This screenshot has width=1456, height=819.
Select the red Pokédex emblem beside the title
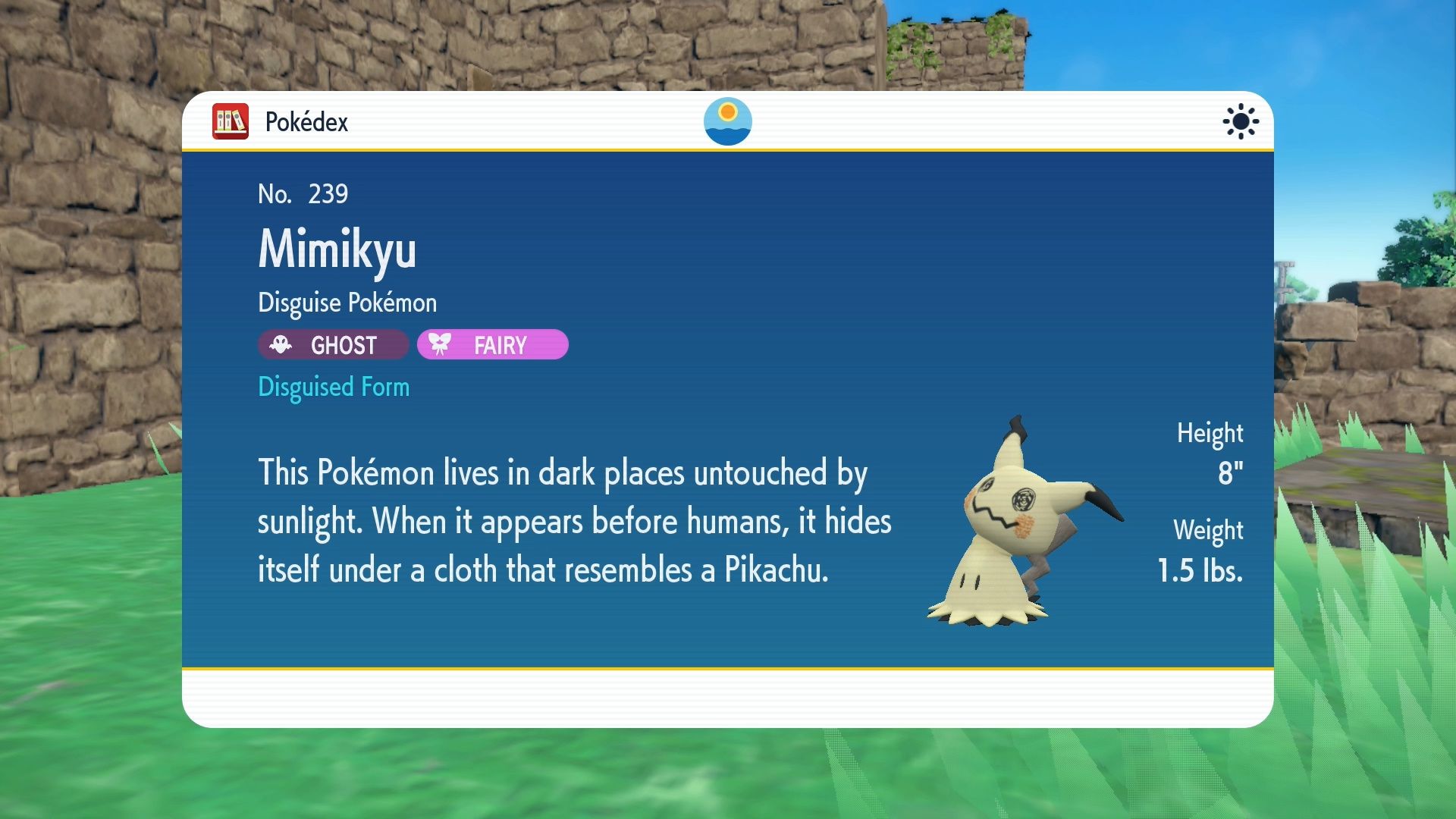click(230, 121)
